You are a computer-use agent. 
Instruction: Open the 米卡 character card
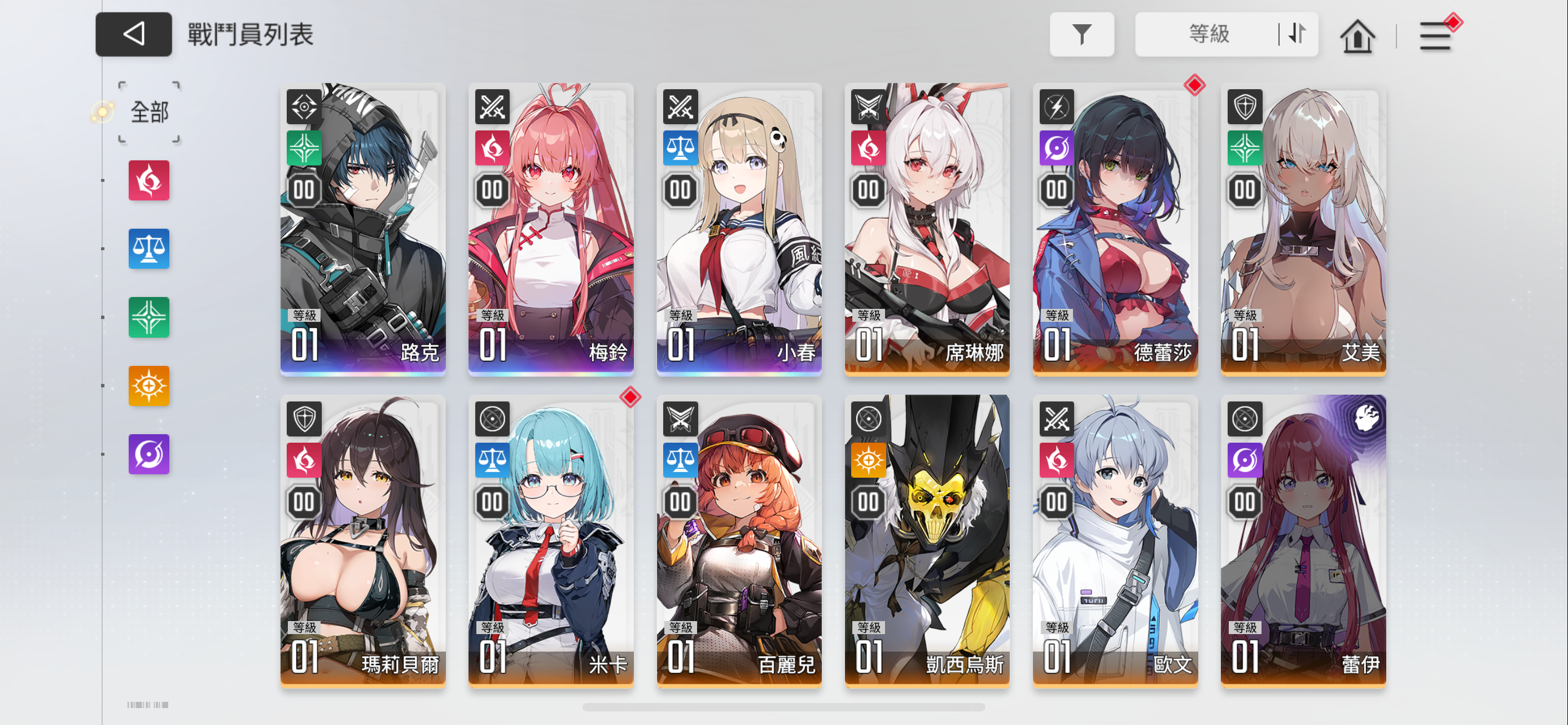tap(551, 541)
